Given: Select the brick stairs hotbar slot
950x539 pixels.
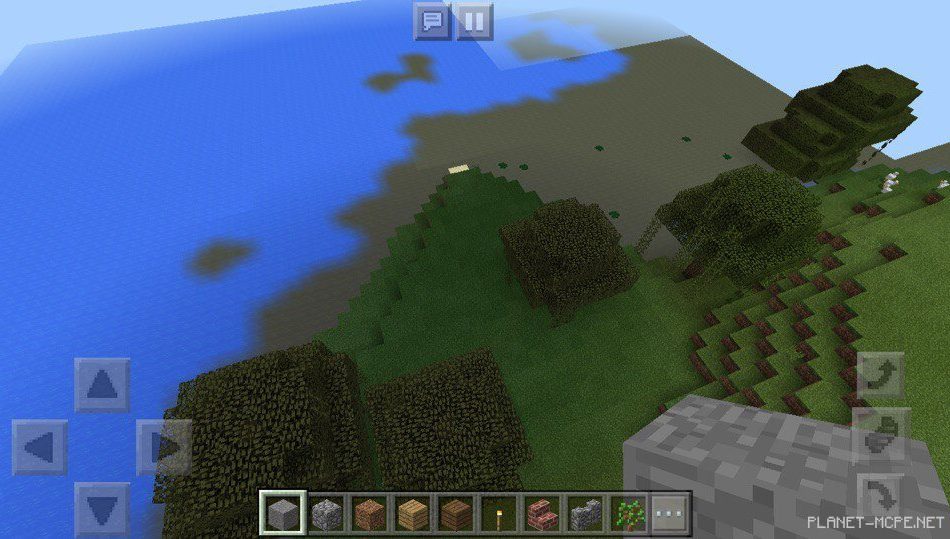Looking at the screenshot, I should [542, 514].
